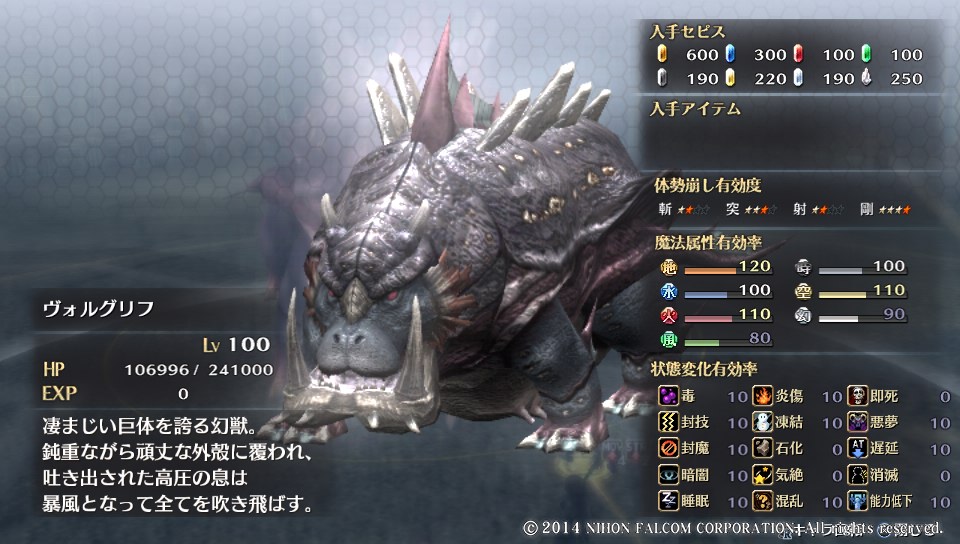This screenshot has height=544, width=960.
Task: Select the time (時) element icon
Action: 803,267
